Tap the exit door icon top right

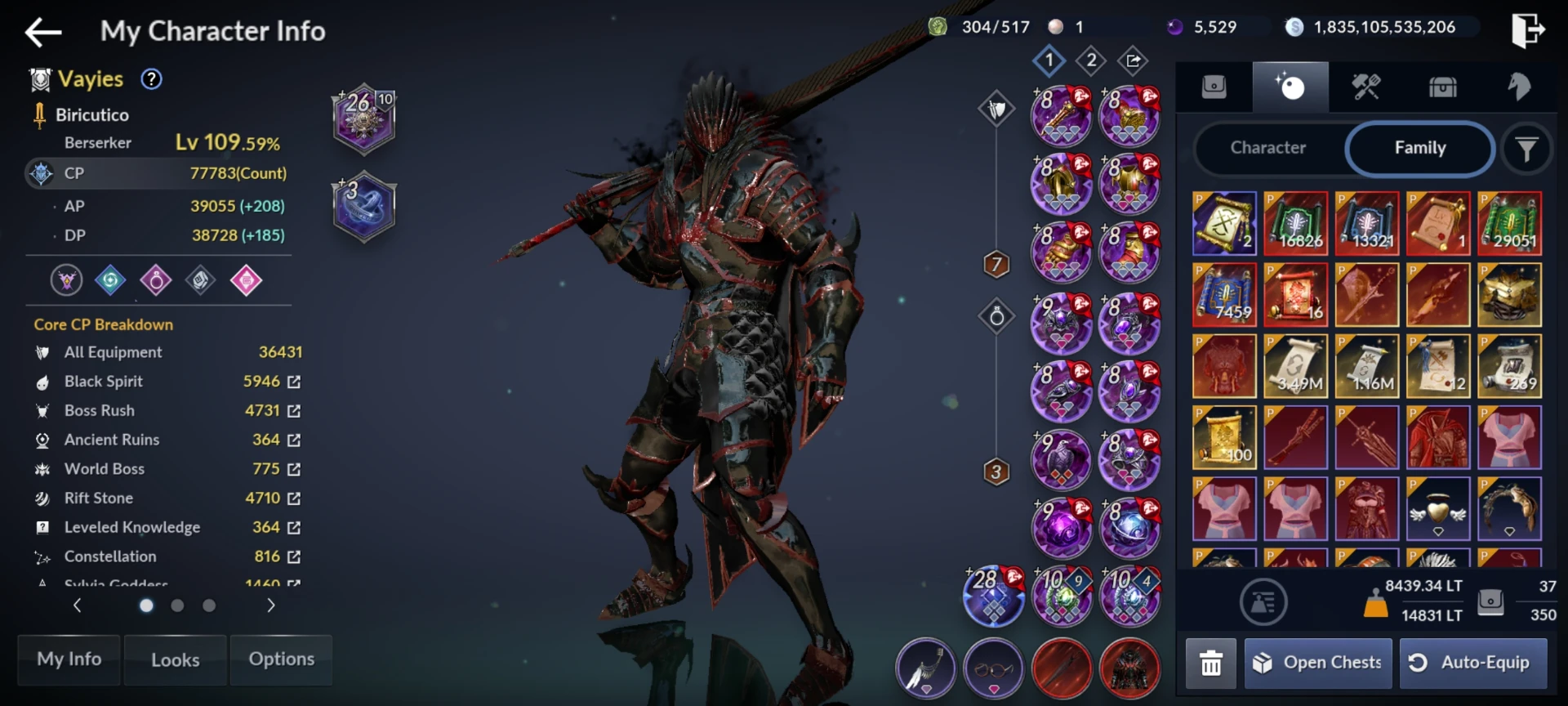(x=1528, y=29)
